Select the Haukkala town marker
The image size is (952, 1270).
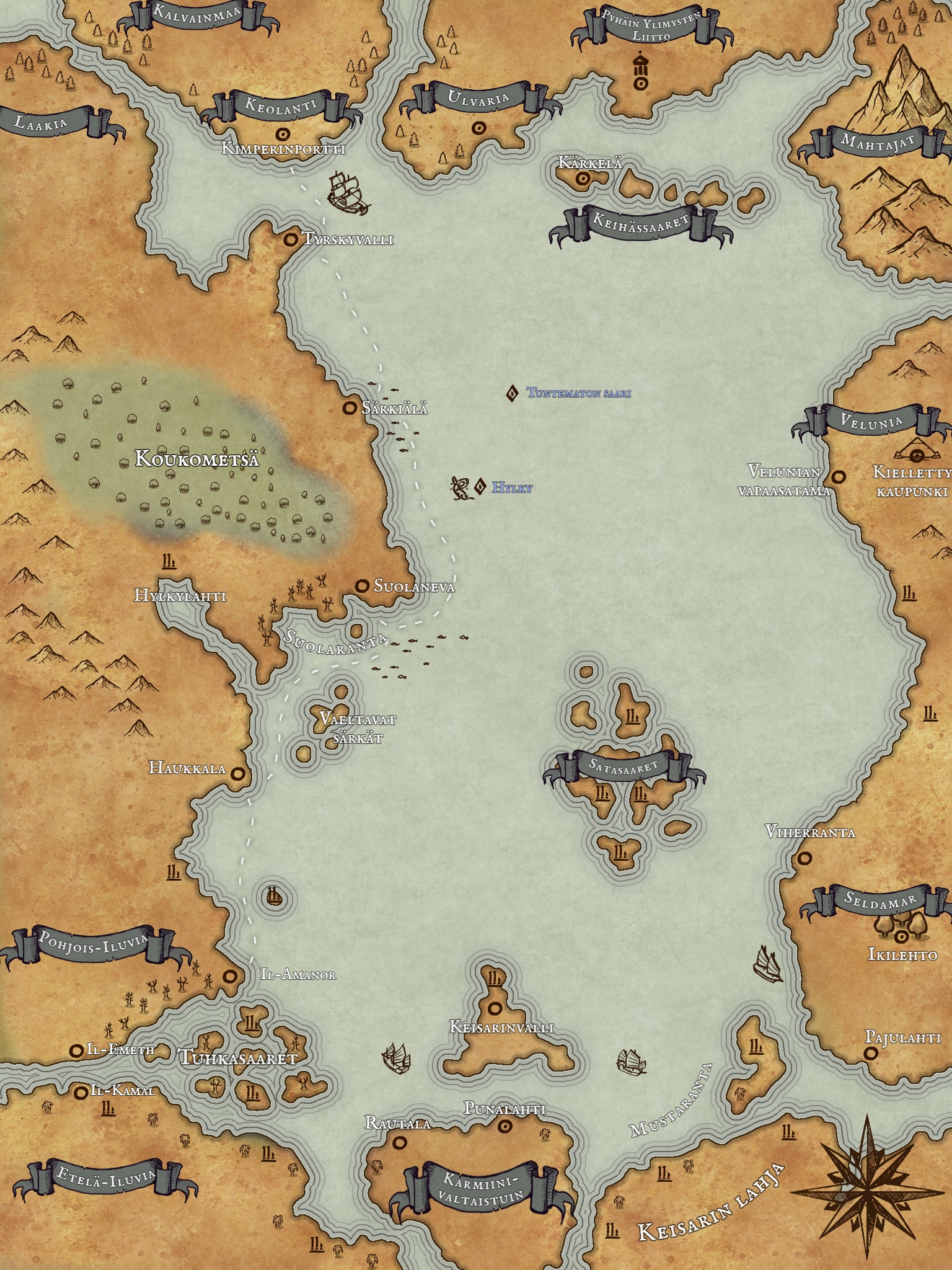(237, 773)
